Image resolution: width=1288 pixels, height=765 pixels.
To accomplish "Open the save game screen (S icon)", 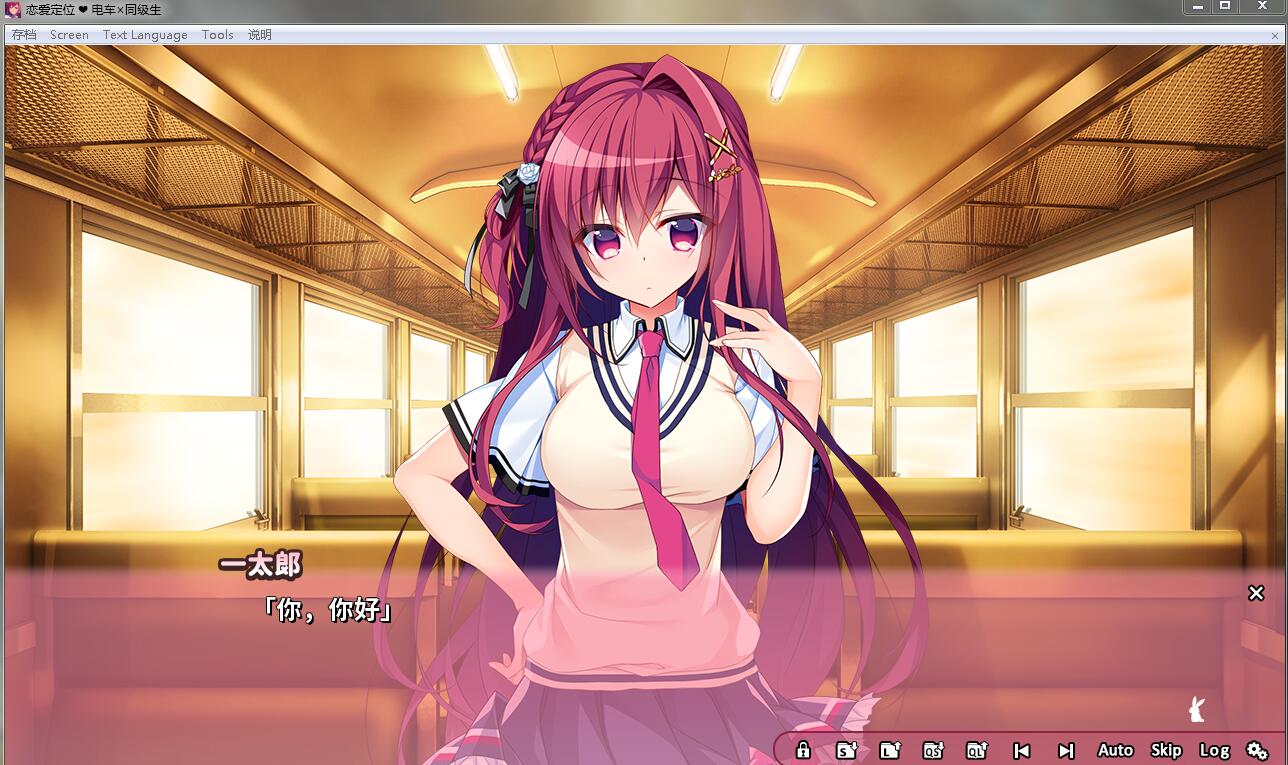I will click(846, 750).
